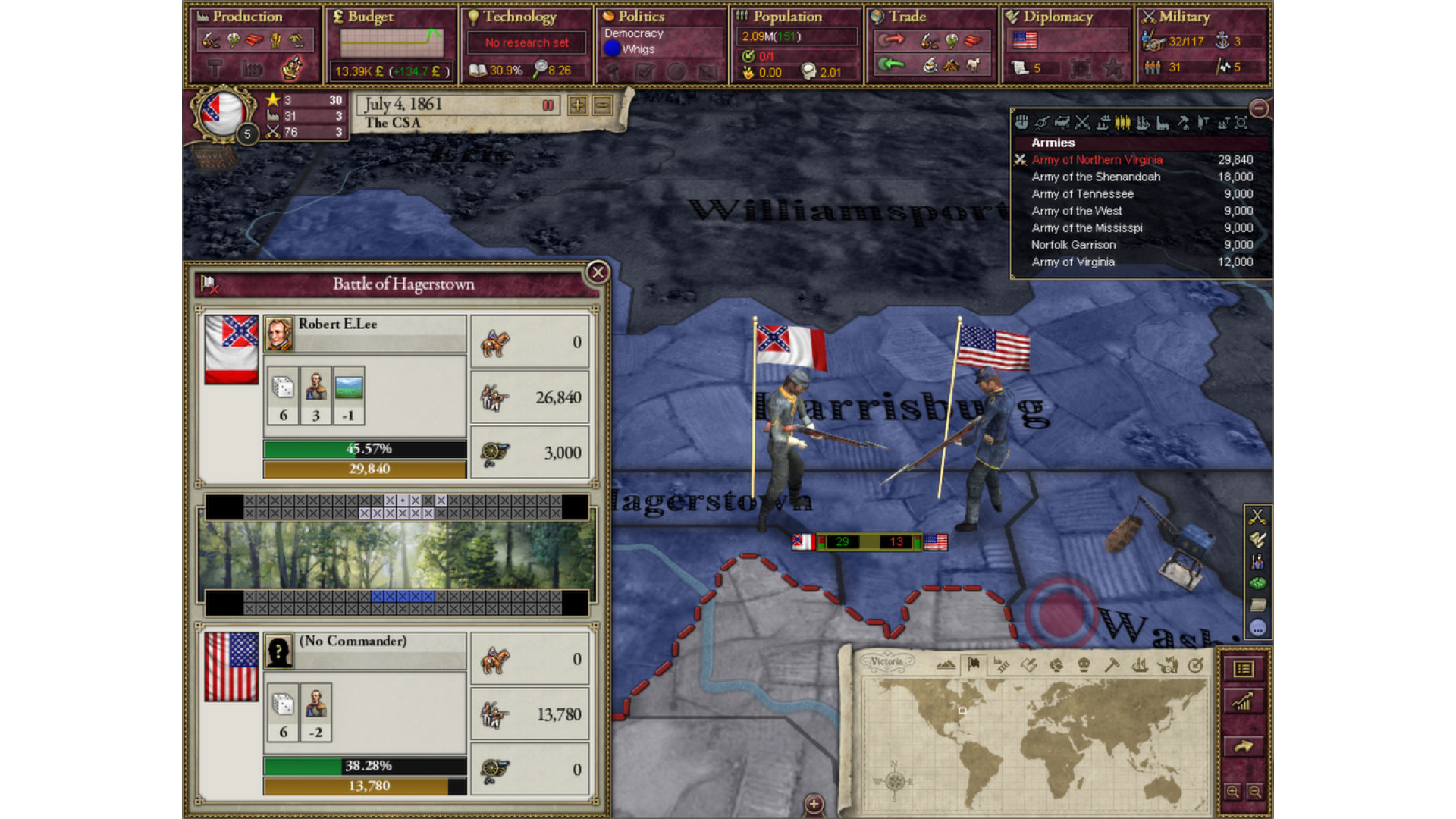Collapse the outliner with minus button
1456x819 pixels.
1259,108
